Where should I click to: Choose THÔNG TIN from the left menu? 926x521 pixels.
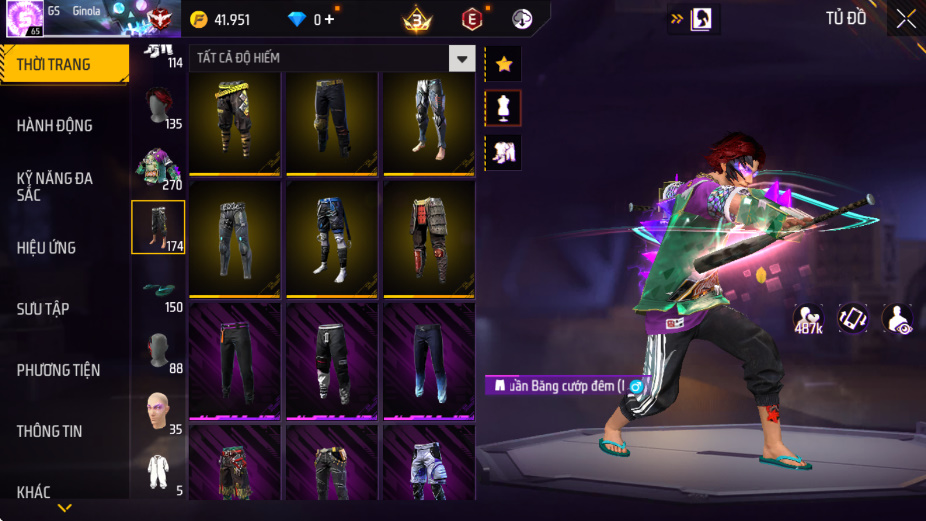[x=50, y=431]
